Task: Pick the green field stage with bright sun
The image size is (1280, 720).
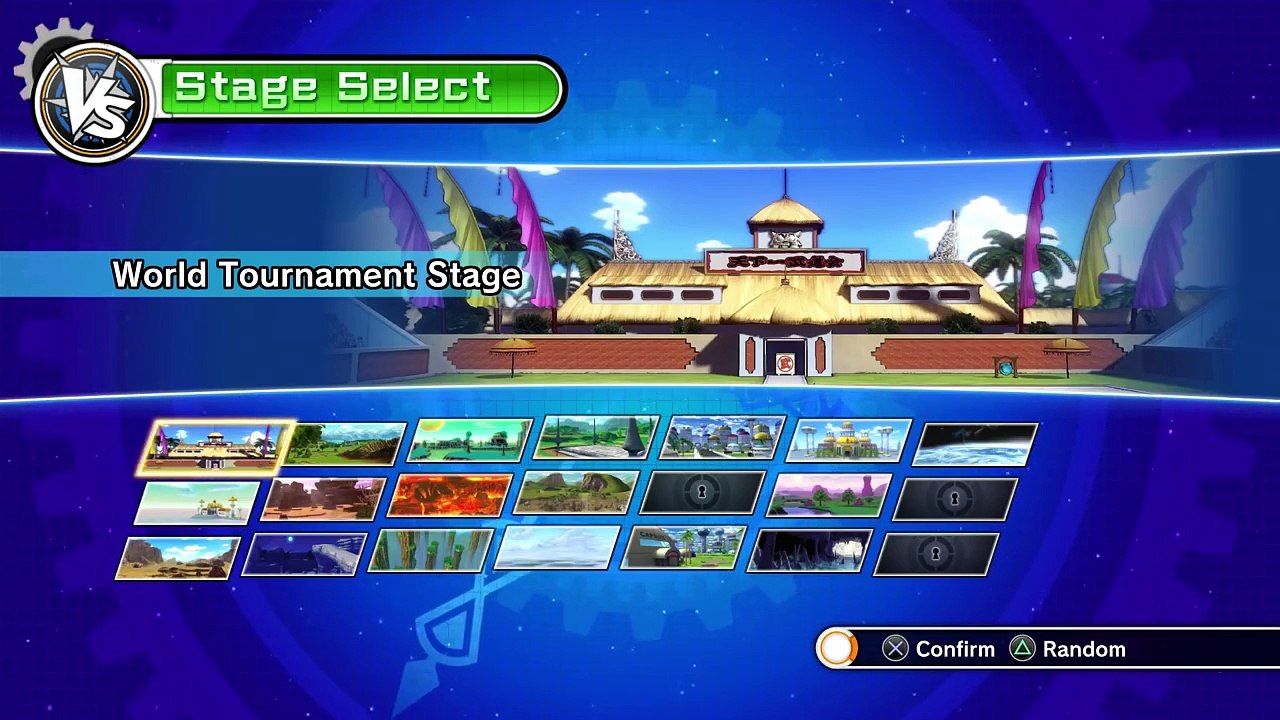Action: coord(469,441)
